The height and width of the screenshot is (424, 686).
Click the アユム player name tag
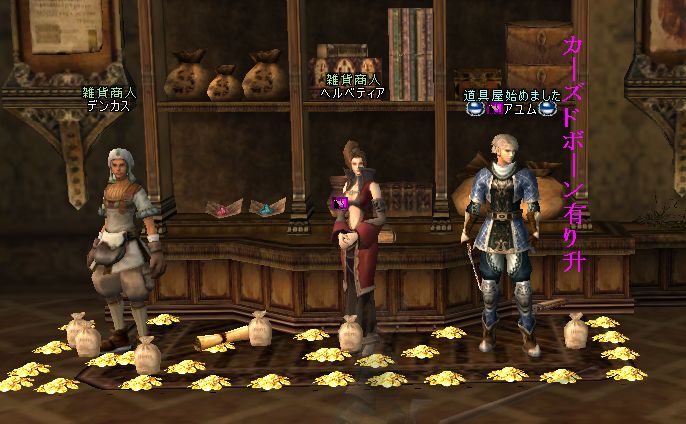point(518,110)
